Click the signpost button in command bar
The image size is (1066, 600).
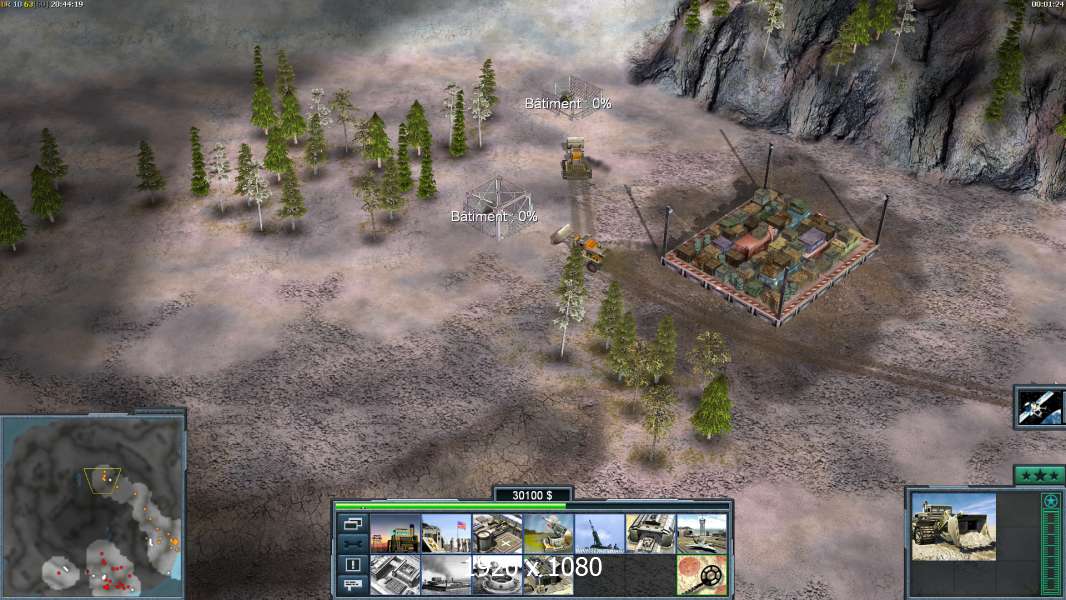[353, 585]
